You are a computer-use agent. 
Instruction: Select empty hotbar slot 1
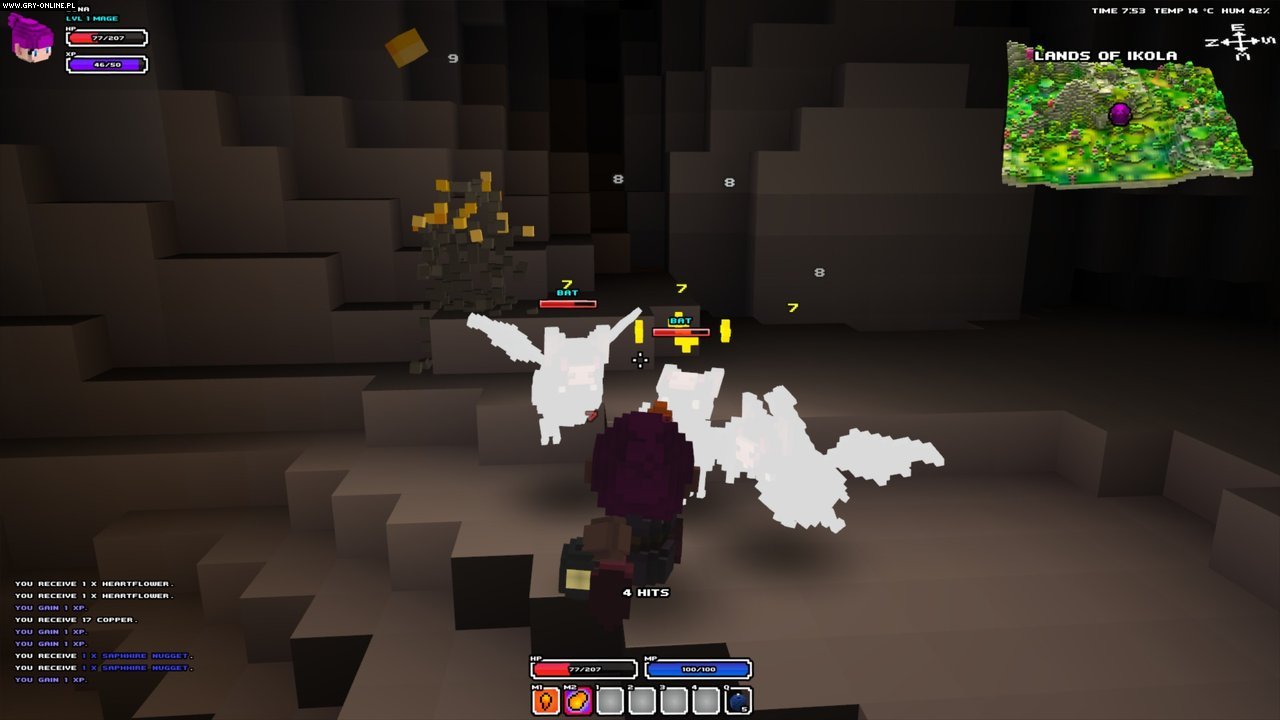(610, 700)
